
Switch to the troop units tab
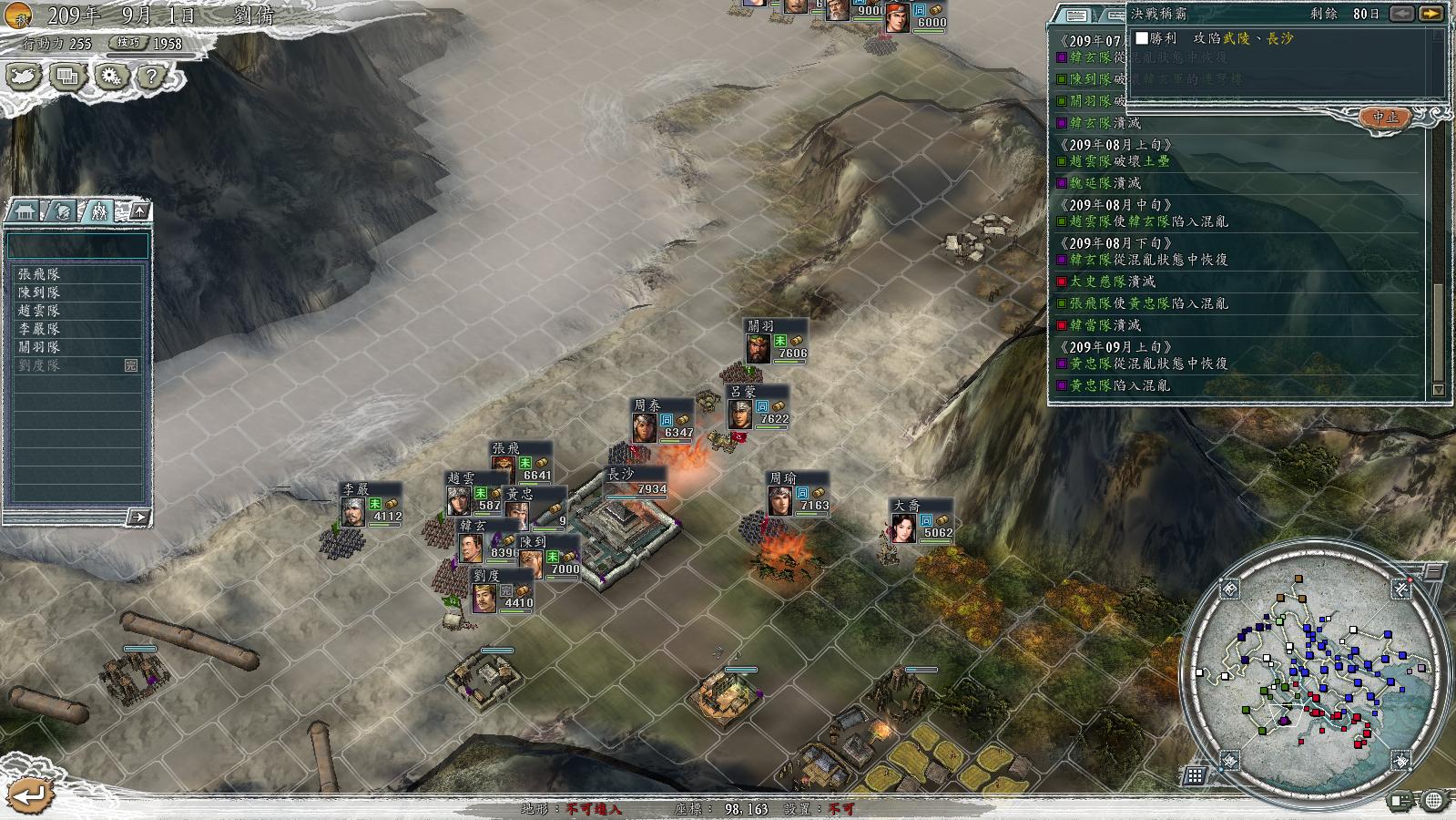point(97,211)
